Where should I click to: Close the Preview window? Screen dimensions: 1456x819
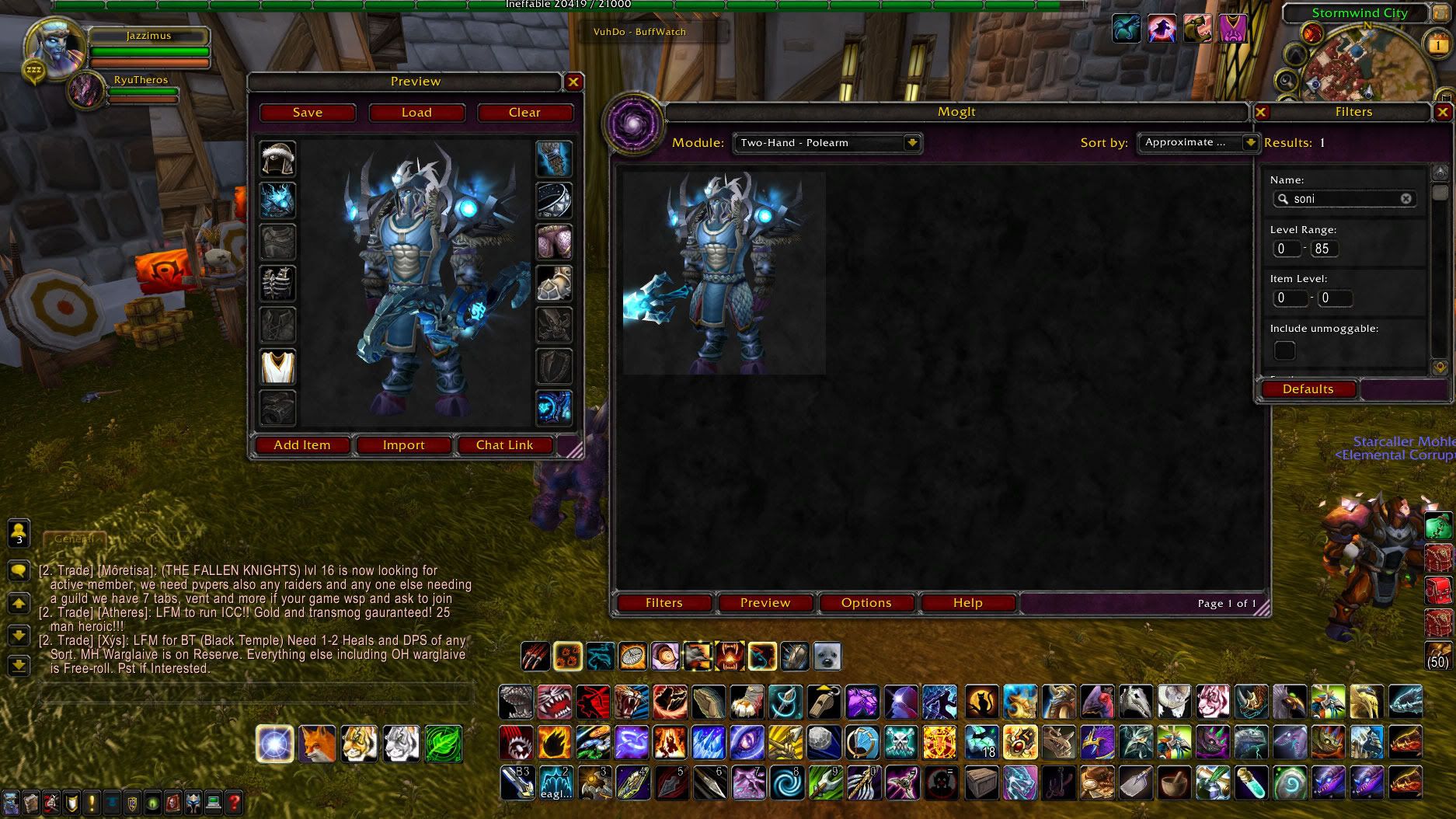[x=573, y=82]
